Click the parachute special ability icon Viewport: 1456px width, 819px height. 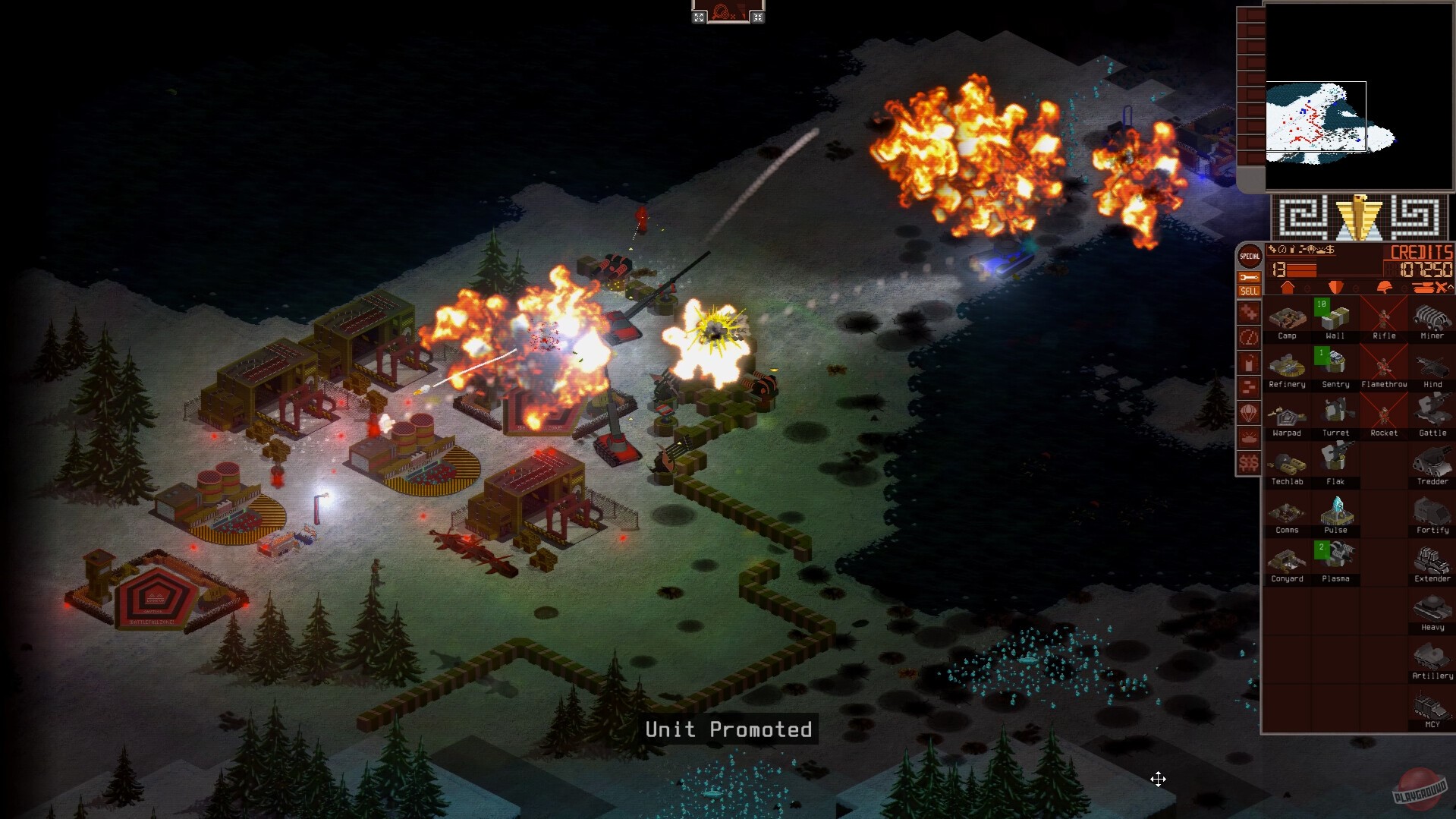1249,411
